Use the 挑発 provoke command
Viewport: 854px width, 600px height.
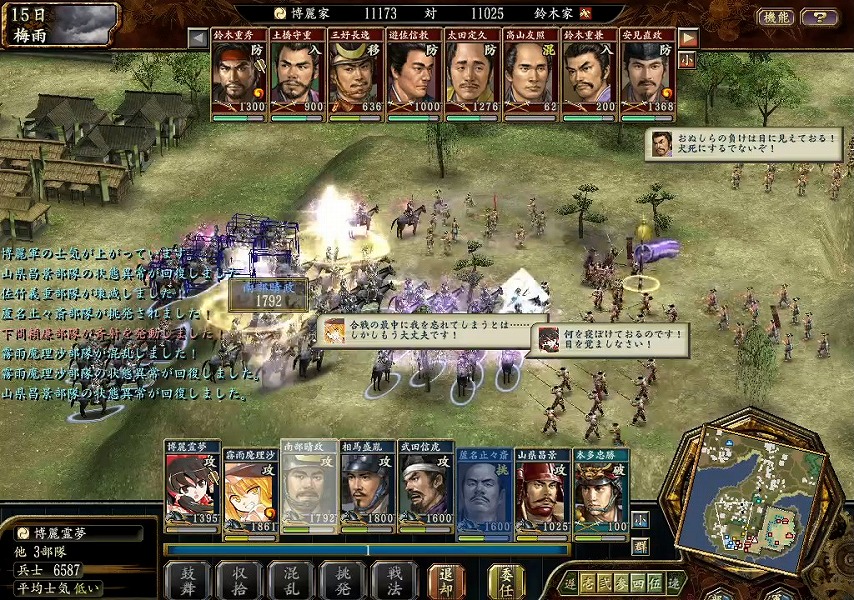(x=340, y=579)
